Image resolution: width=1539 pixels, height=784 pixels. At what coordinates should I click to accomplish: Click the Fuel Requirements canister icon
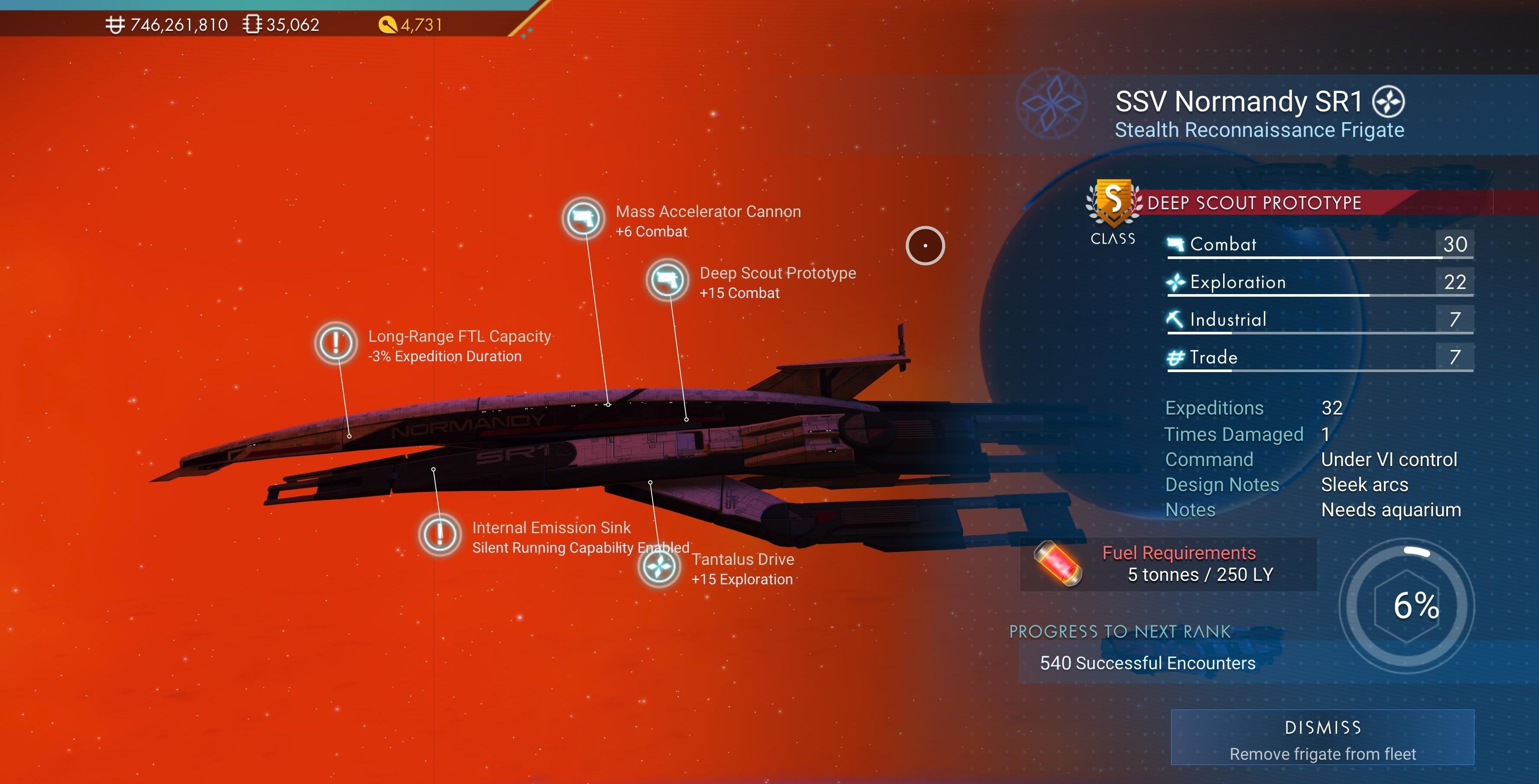click(x=1058, y=564)
